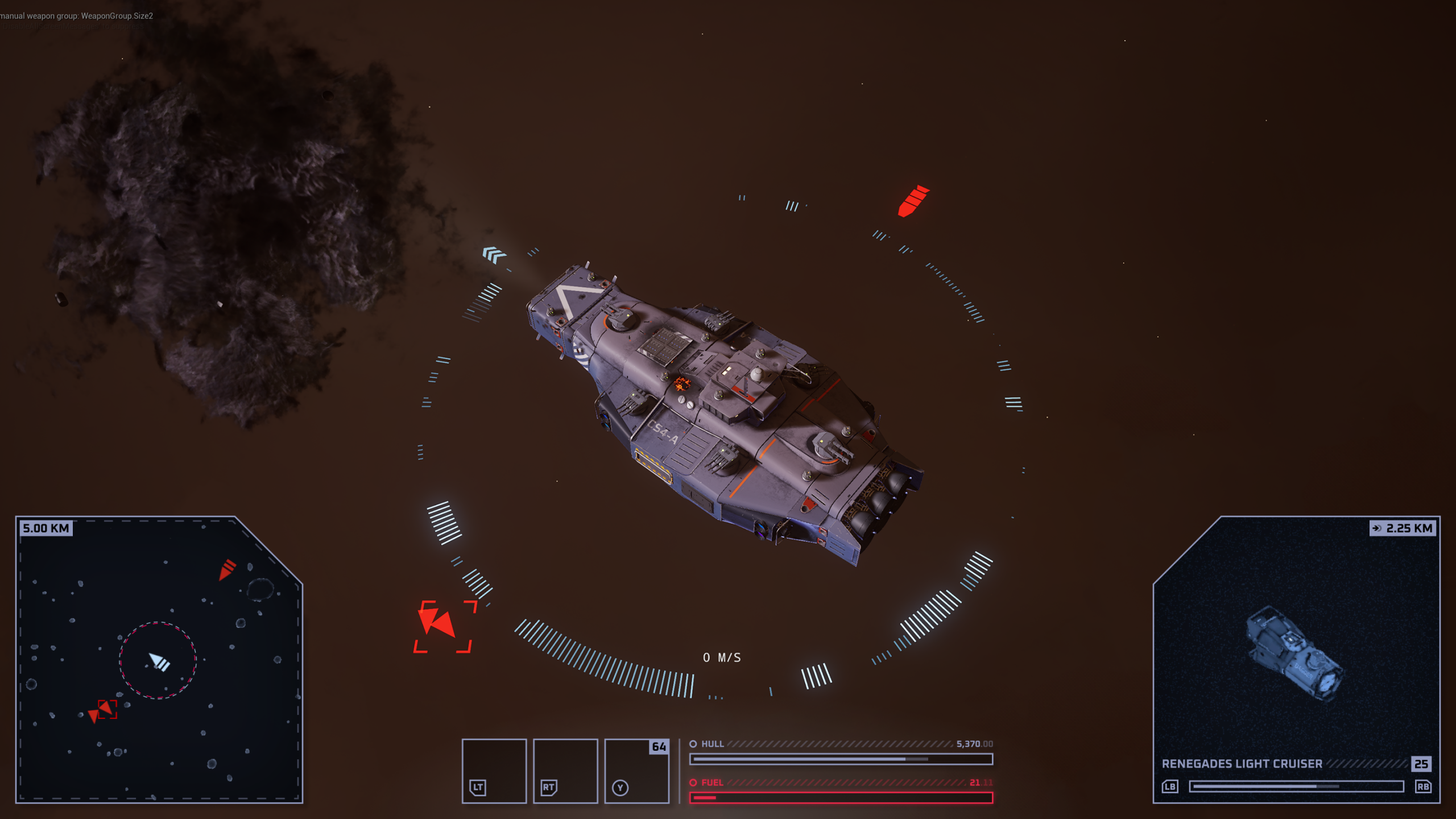Select the targeted enemy marker with red brackets
This screenshot has height=819, width=1456.
(442, 626)
